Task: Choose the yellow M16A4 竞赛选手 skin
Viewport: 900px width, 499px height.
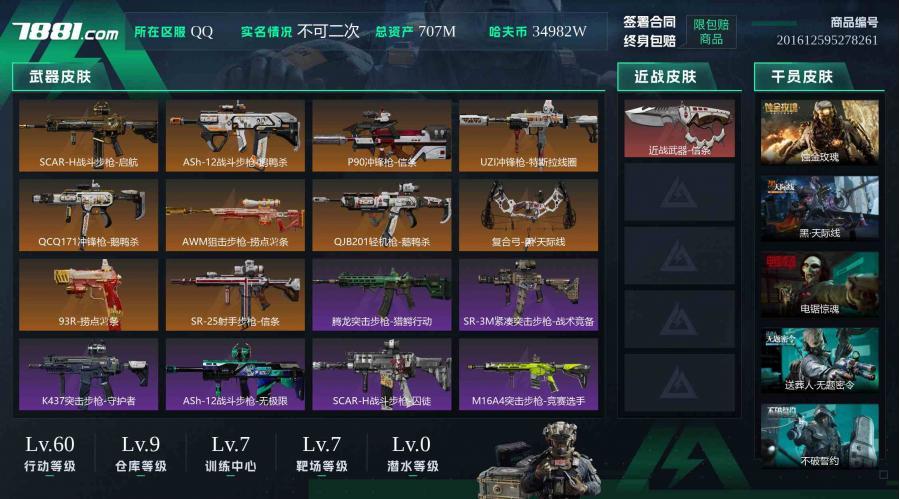Action: pyautogui.click(x=528, y=373)
